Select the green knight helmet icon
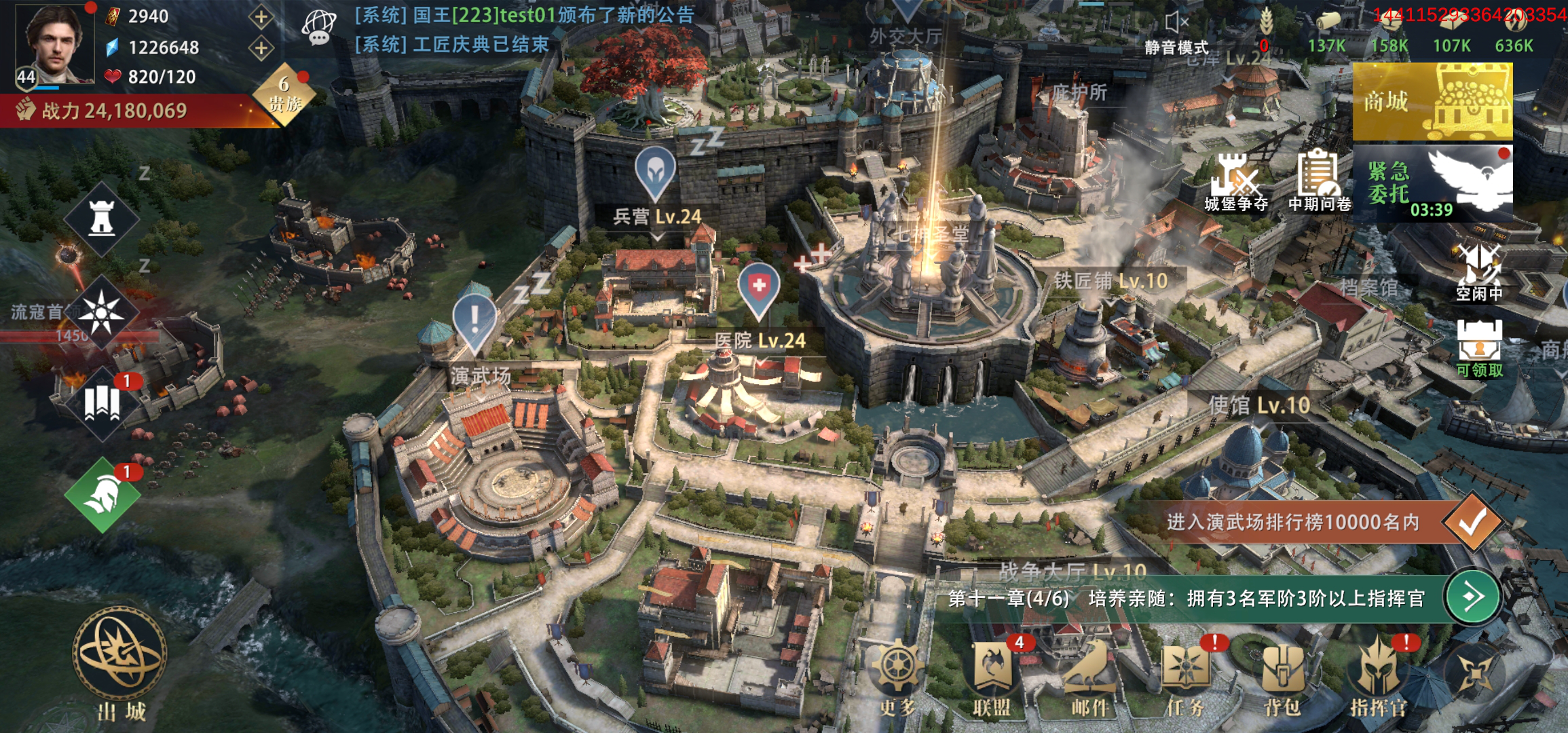This screenshot has height=733, width=1568. click(102, 495)
